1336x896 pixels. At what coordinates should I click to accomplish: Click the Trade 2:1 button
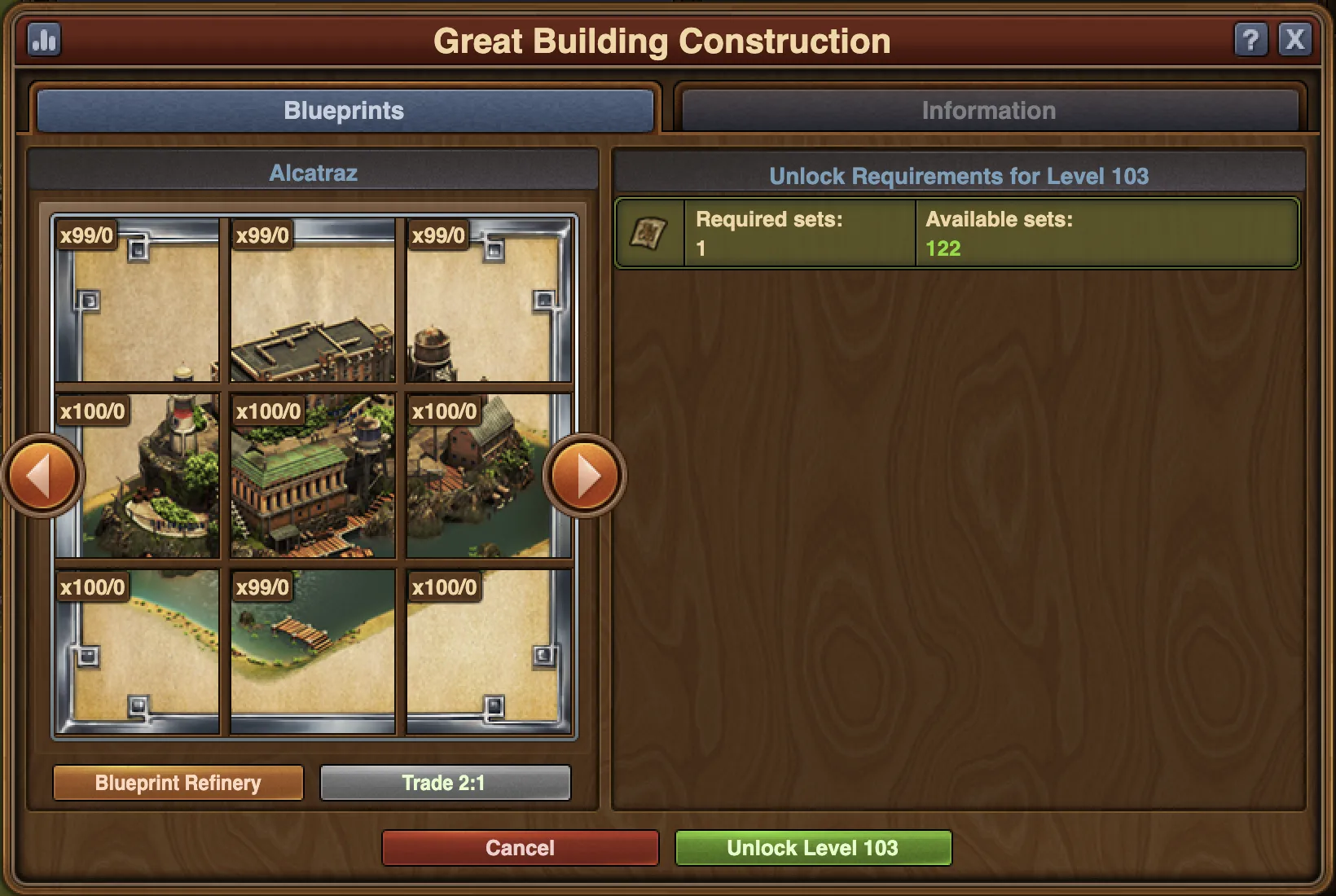point(445,783)
